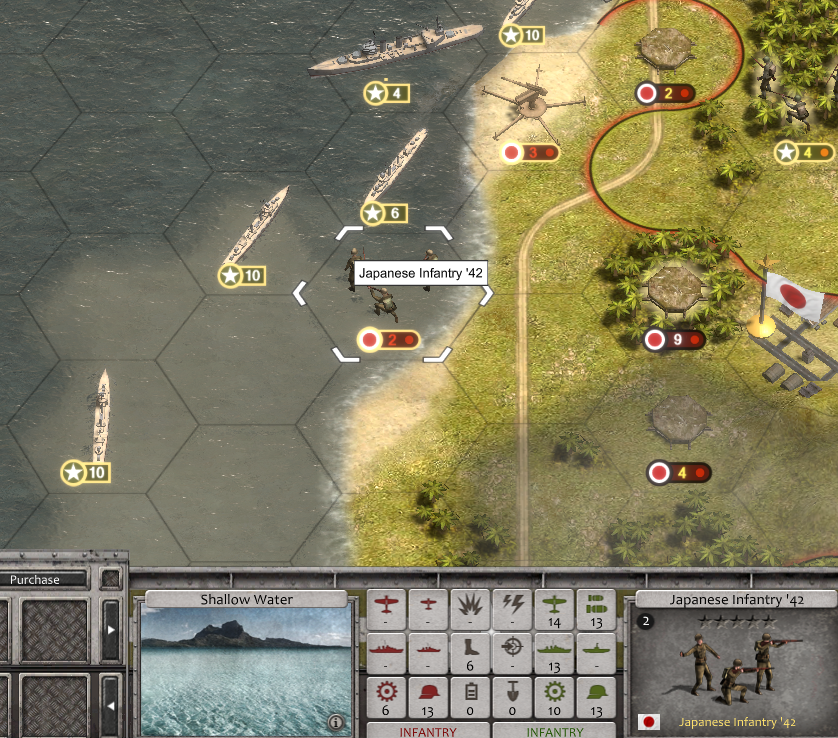Click the right arrow beside the purchase slots
The width and height of the screenshot is (838, 738).
111,630
